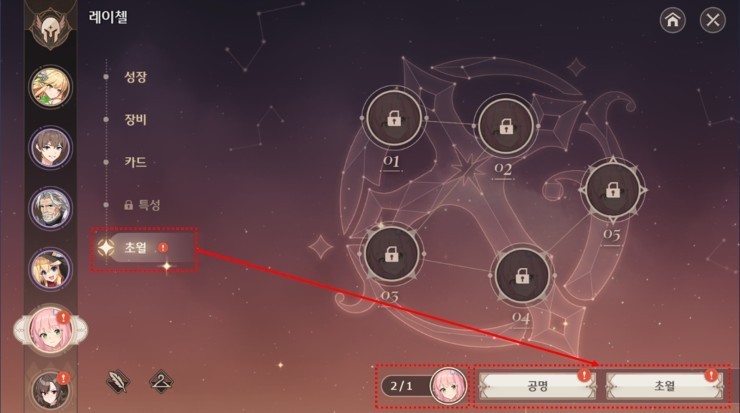
Task: Tap locked transcendence node 05
Action: pos(614,189)
